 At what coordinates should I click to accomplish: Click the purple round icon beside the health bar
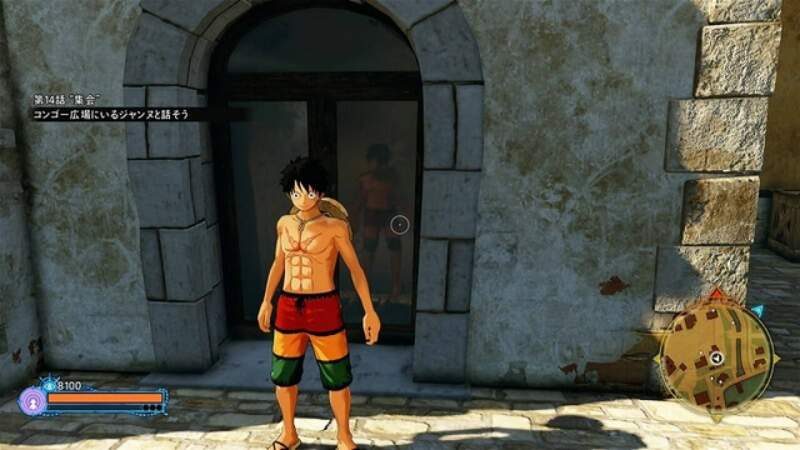pos(31,401)
